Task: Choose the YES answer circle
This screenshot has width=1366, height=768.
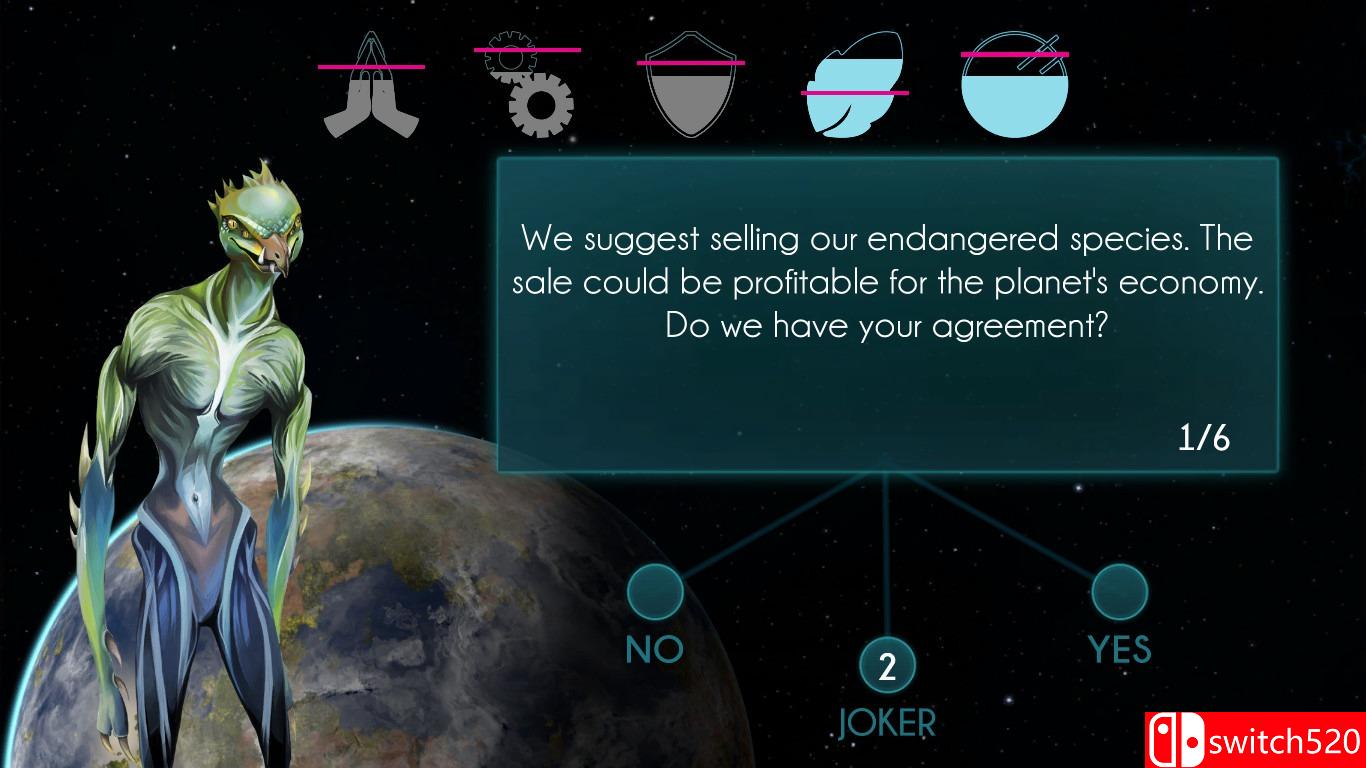Action: [1119, 592]
